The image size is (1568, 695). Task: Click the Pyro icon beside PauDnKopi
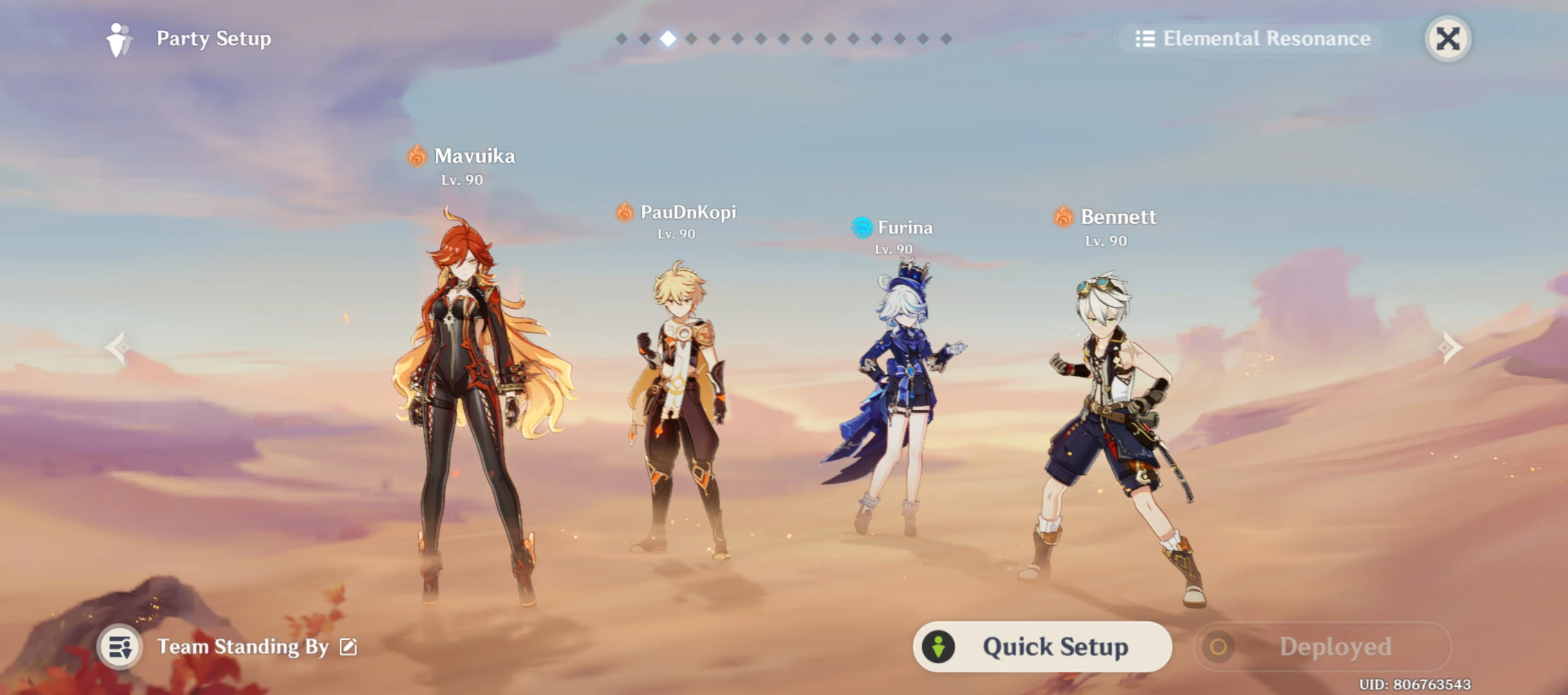(x=623, y=212)
